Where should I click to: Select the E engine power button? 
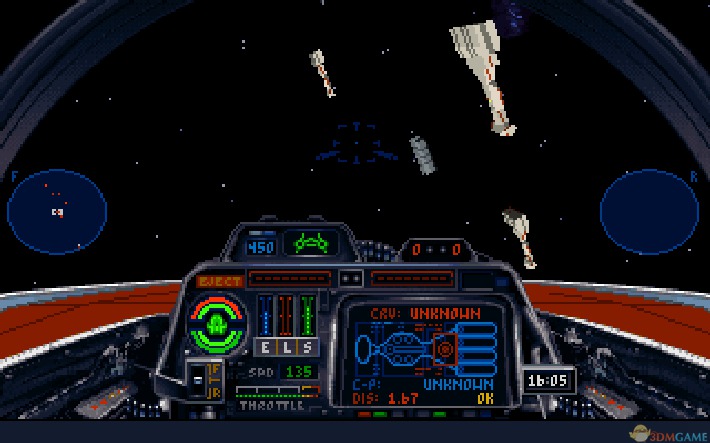pos(265,347)
